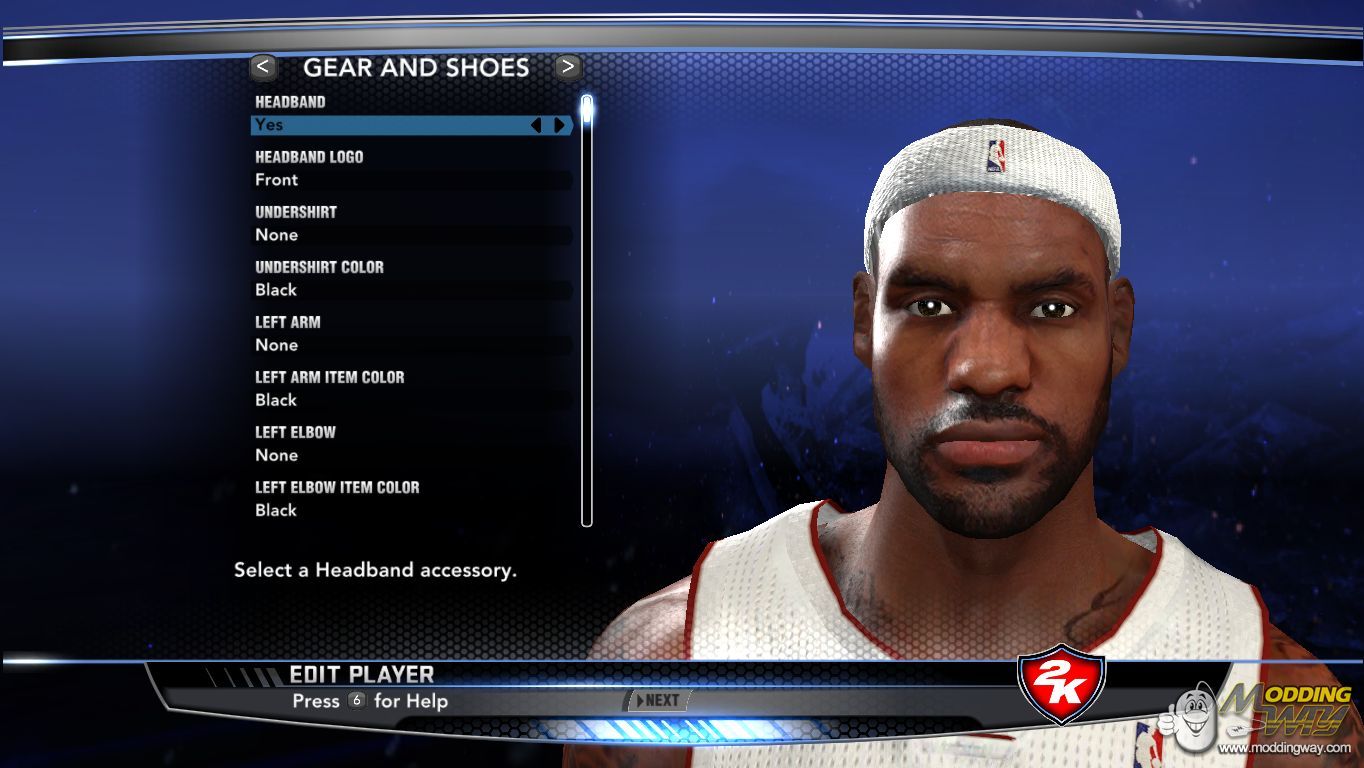Choose the Undershirt setting
This screenshot has width=1364, height=768.
click(410, 235)
